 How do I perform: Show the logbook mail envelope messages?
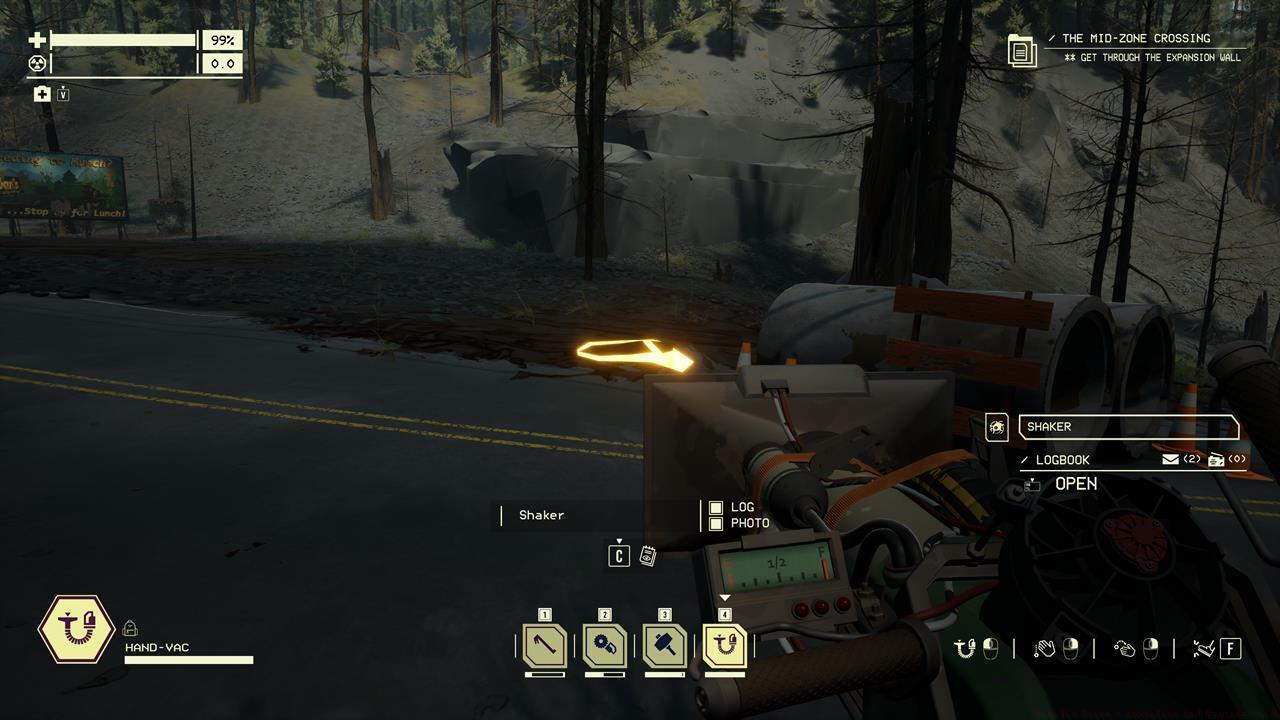(x=1170, y=459)
